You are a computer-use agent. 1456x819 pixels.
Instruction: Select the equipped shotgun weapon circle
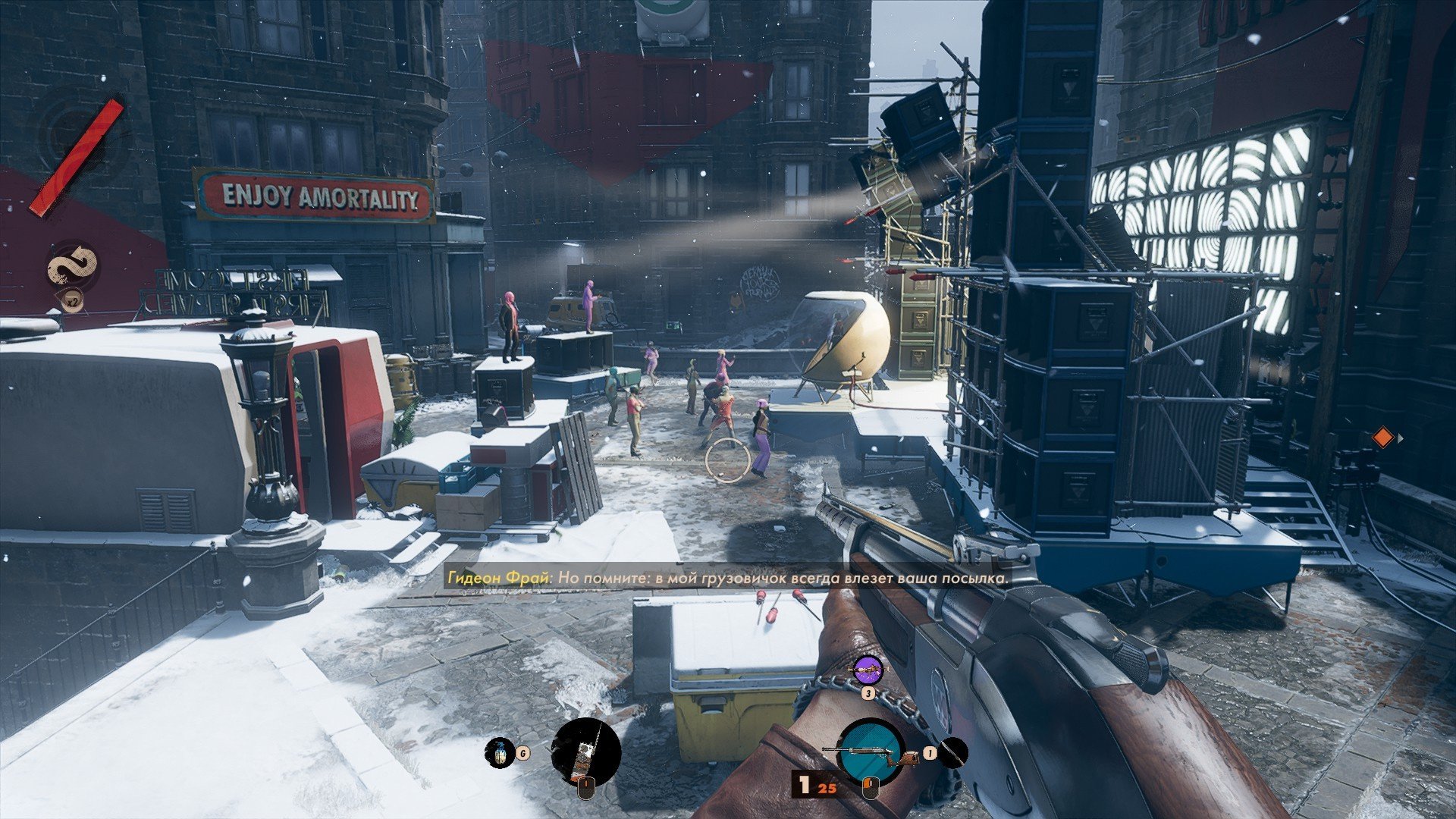click(871, 751)
